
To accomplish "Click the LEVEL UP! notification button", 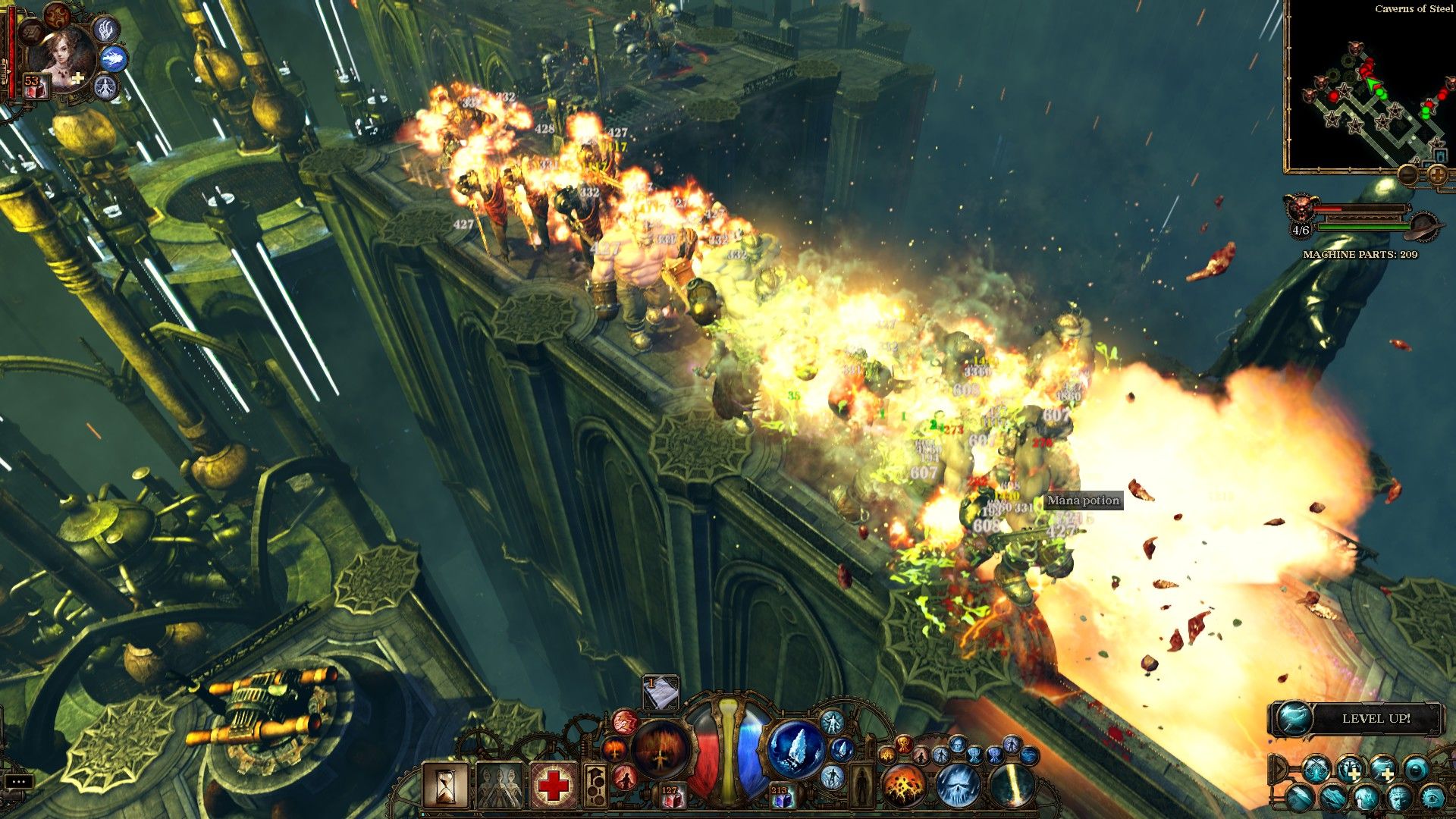I will (x=1356, y=718).
